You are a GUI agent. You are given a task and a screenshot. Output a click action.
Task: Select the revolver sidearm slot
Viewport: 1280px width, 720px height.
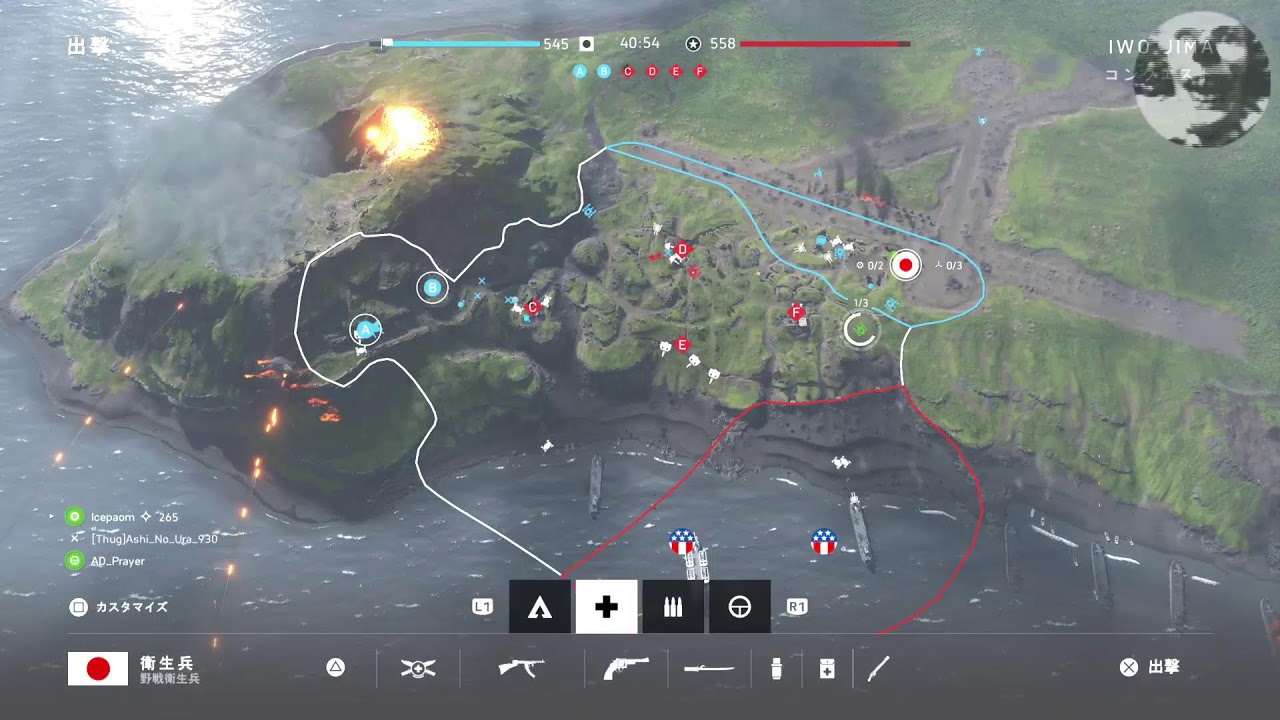pyautogui.click(x=625, y=668)
